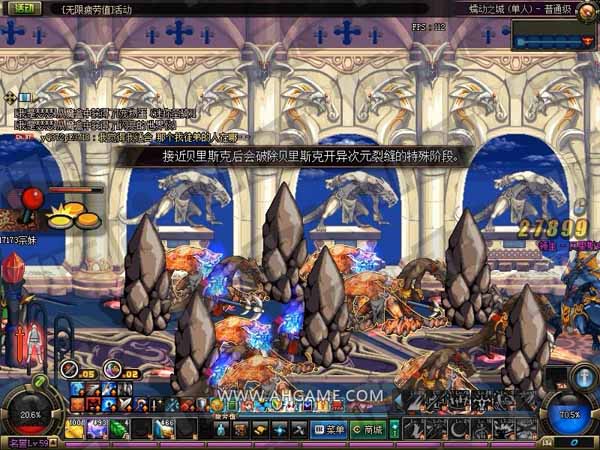
Task: Click the dungeon minimap
Action: pyautogui.click(x=553, y=39)
